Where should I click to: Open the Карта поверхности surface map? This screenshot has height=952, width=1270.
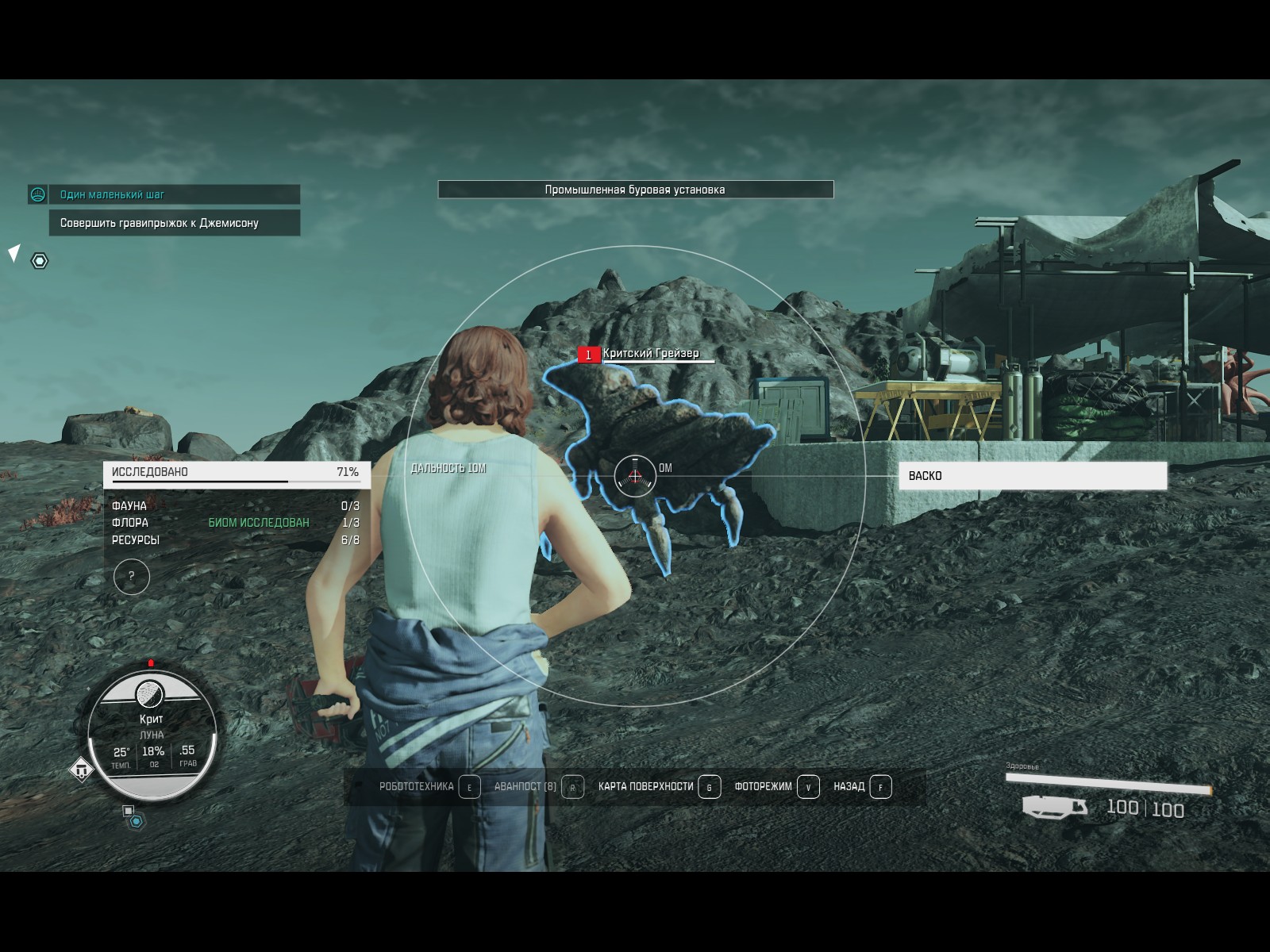pos(659,787)
